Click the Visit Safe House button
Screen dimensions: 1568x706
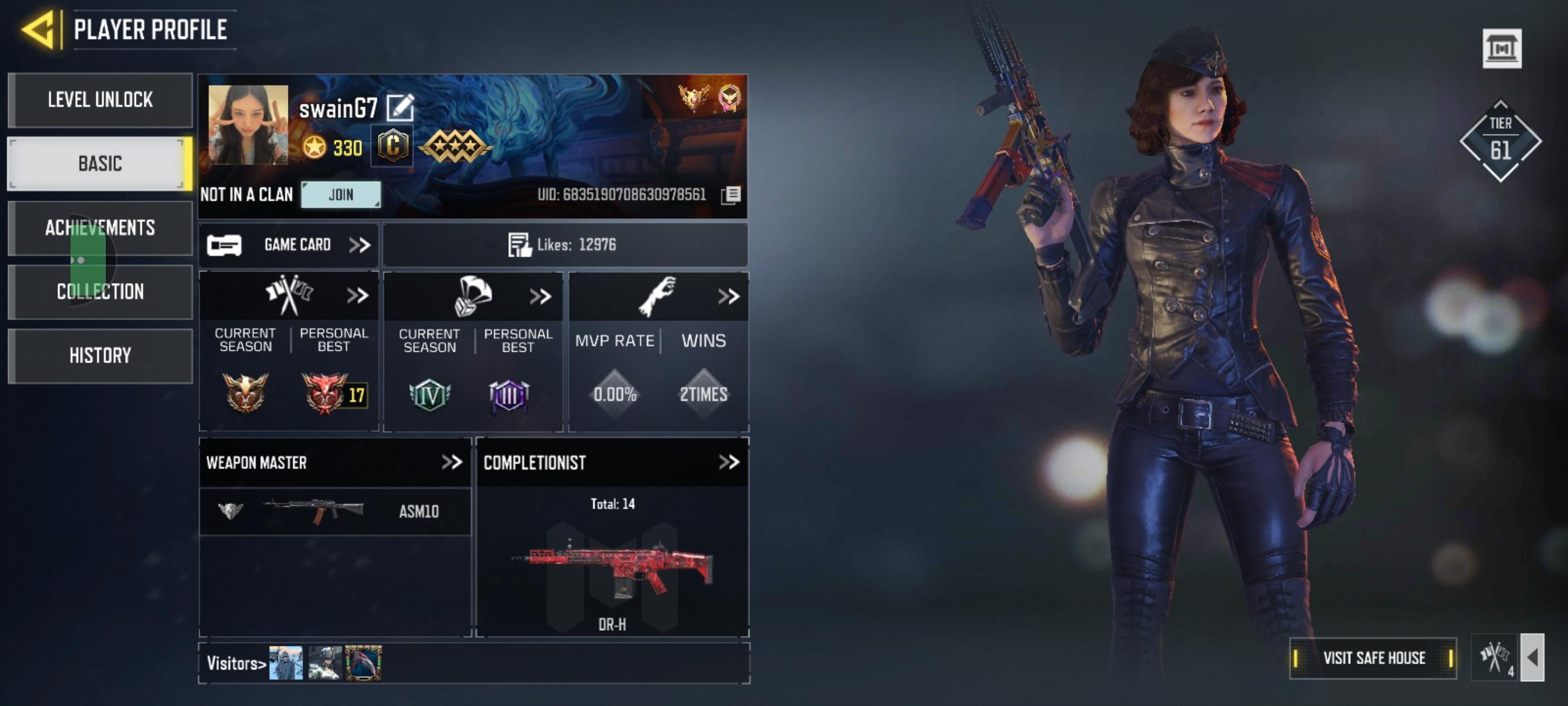1373,658
